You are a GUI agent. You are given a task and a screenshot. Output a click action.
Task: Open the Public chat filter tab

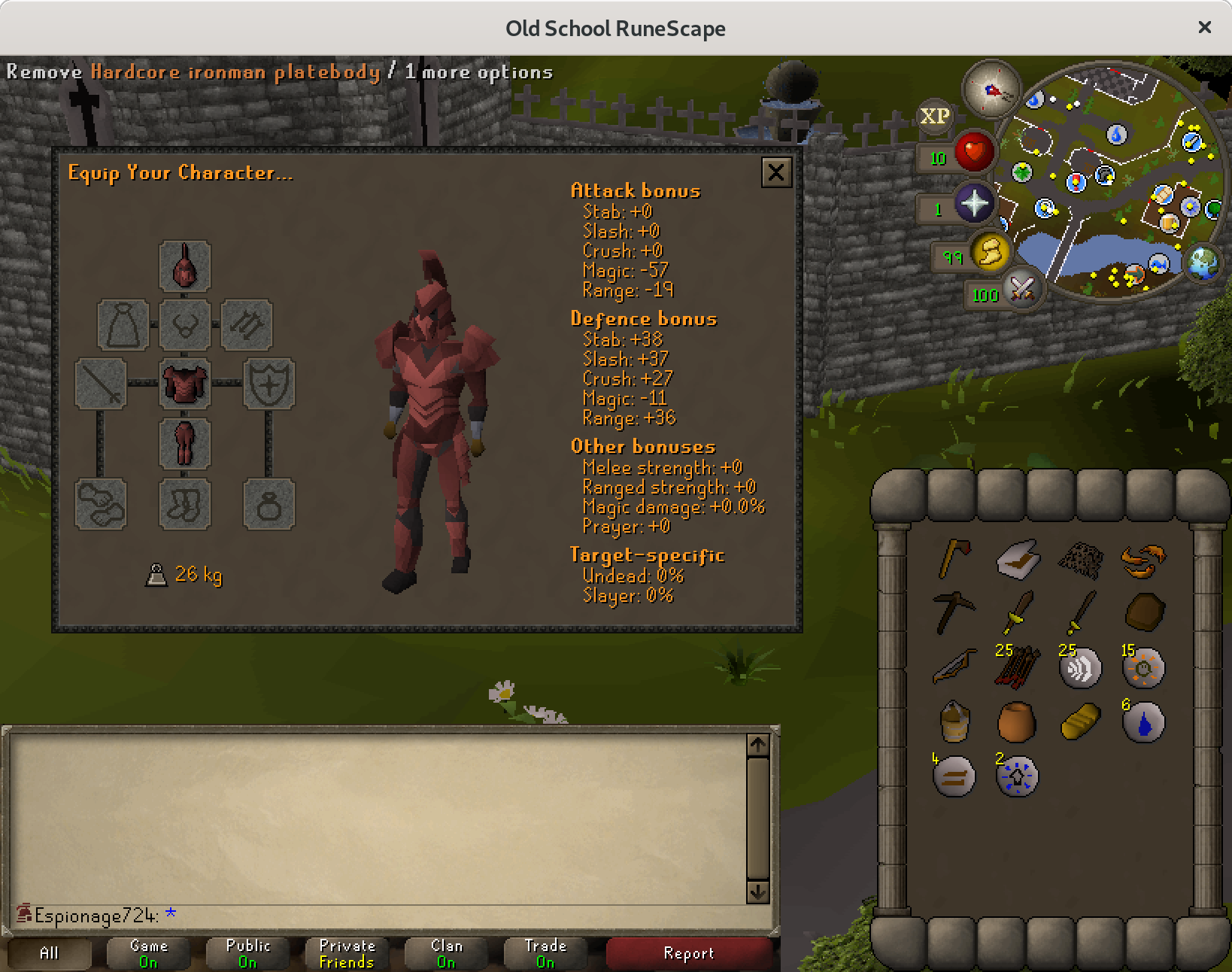coord(247,953)
